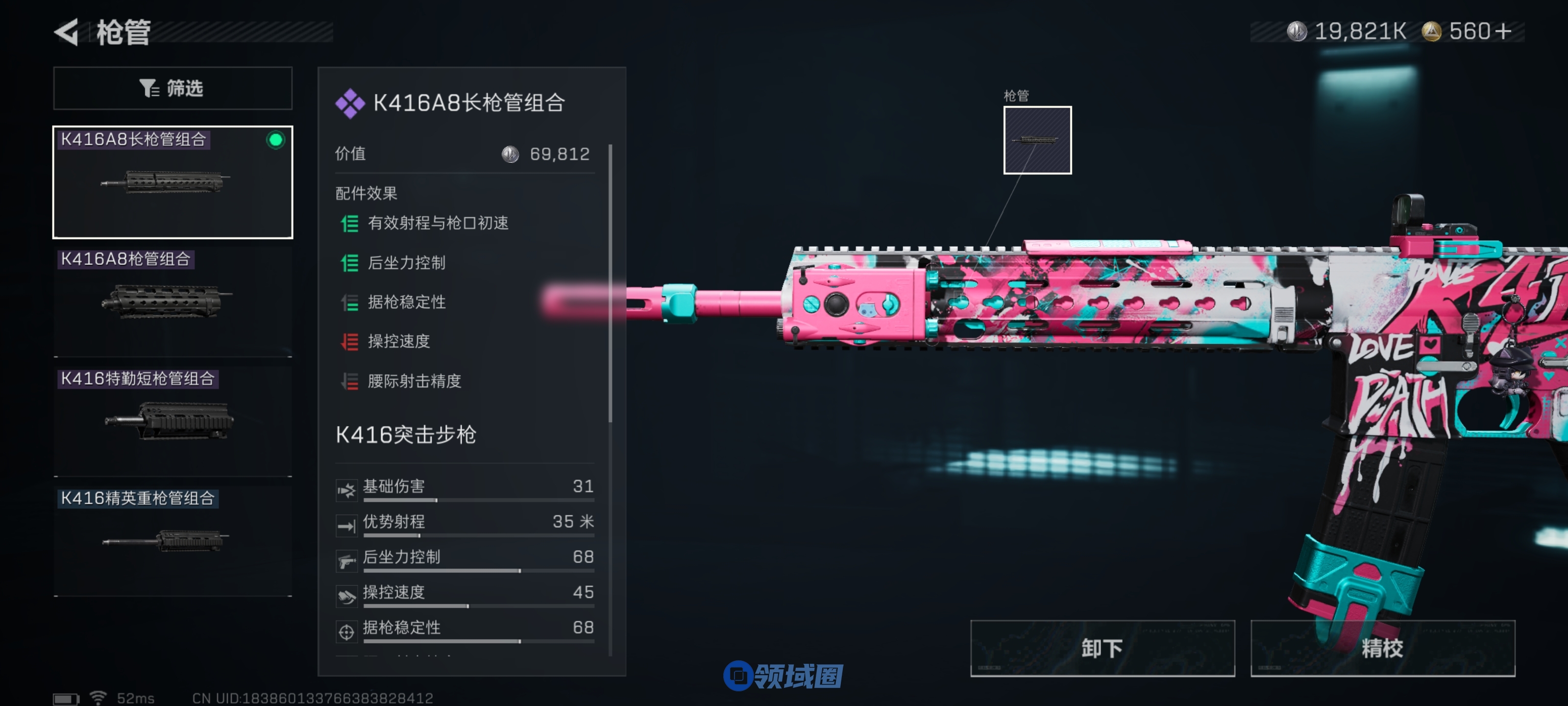Pick the K416特勤短枪管组合 barrel
The image size is (1568, 706).
[x=173, y=421]
